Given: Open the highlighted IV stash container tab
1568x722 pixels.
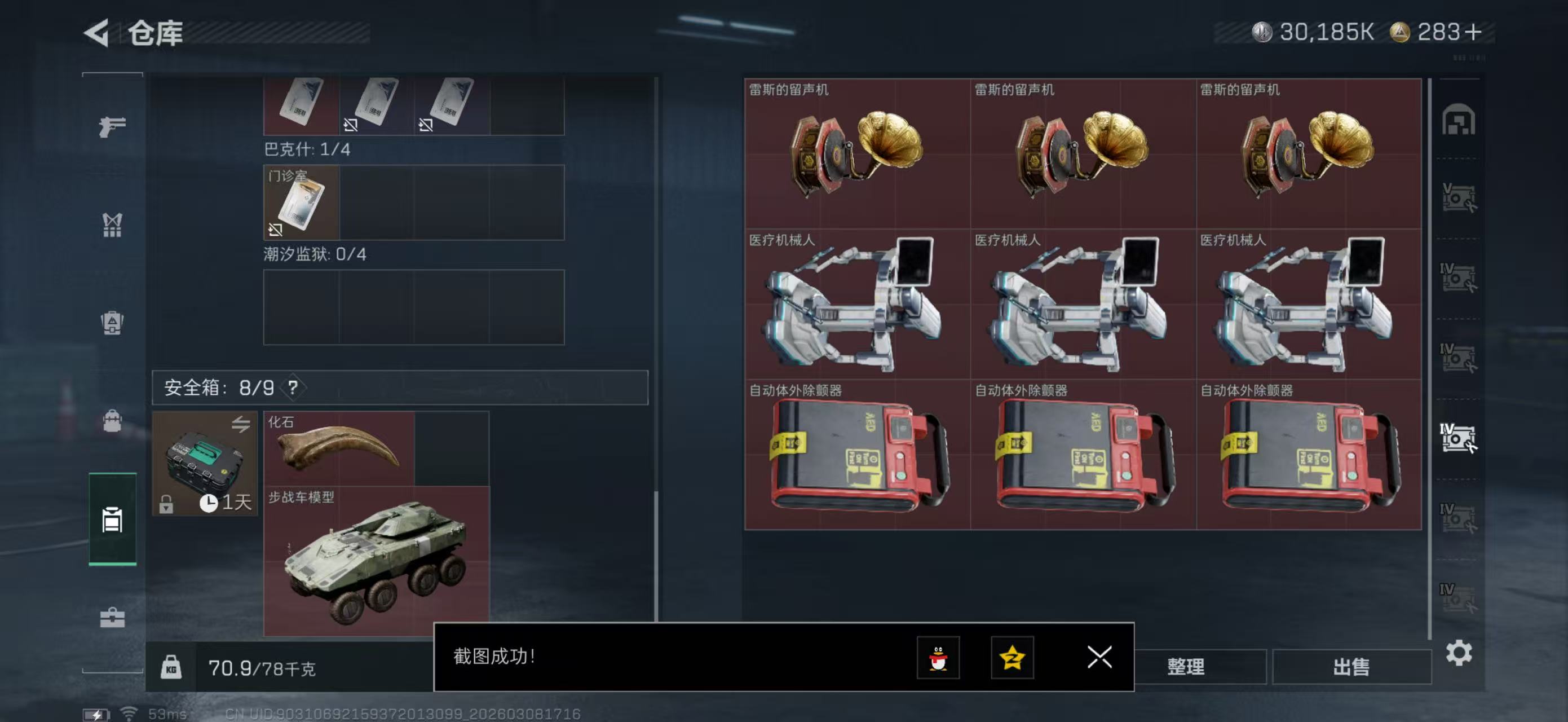Looking at the screenshot, I should 1458,438.
